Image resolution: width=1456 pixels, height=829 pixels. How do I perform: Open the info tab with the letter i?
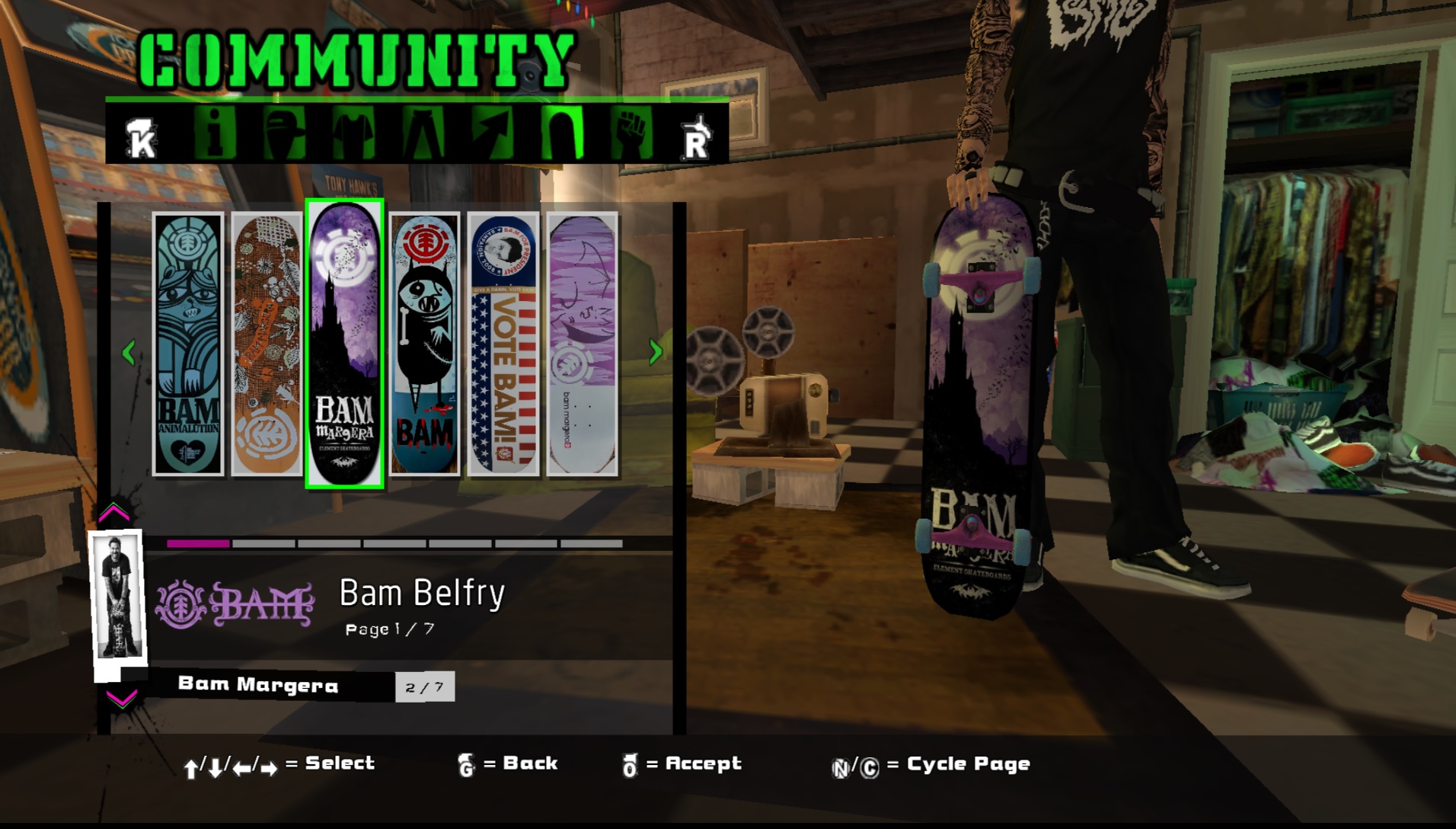click(x=215, y=133)
